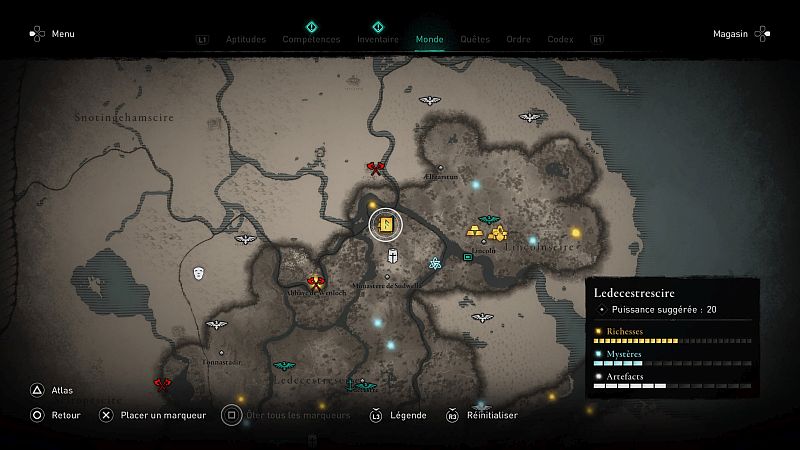The image size is (800, 450).
Task: Switch to the Codex tab
Action: [x=560, y=39]
